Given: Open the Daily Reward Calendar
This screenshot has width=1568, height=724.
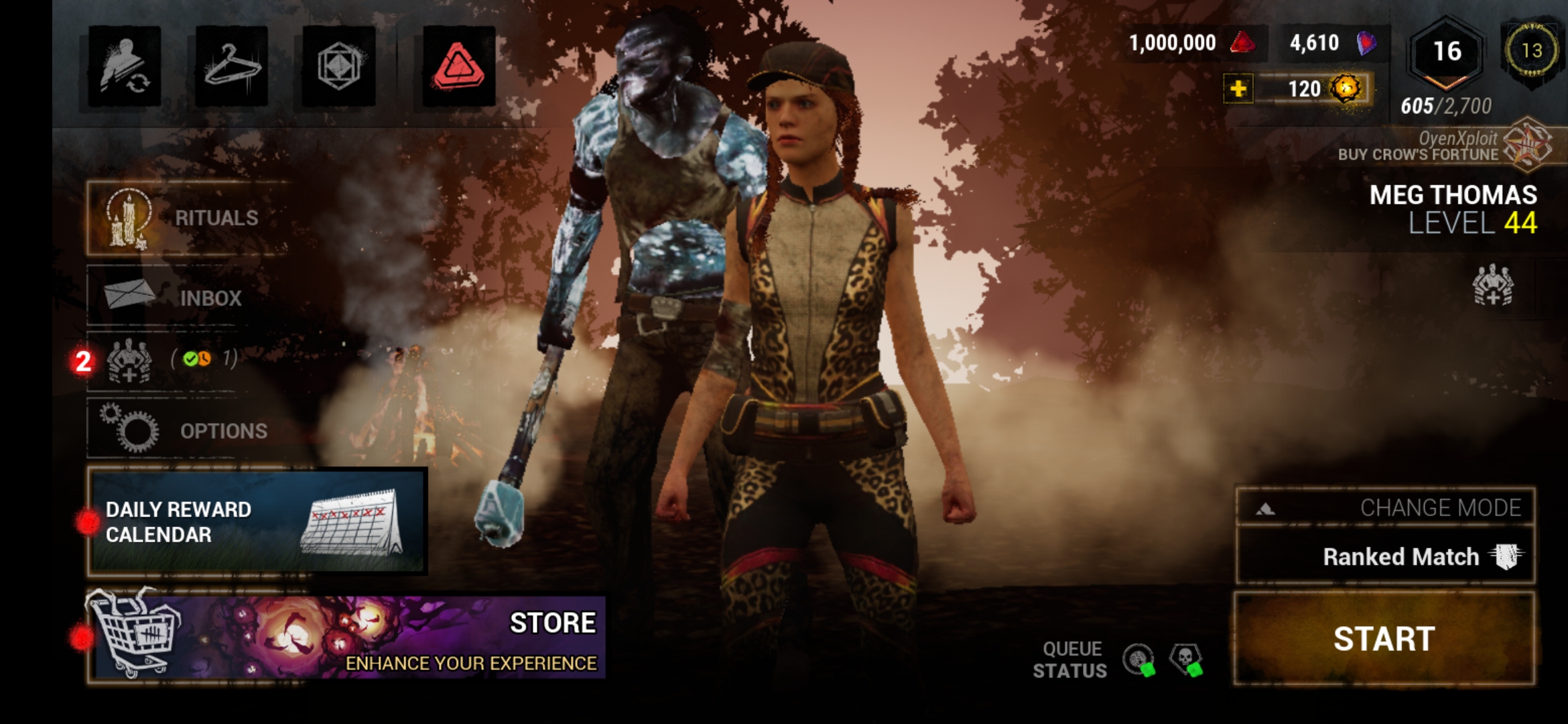Looking at the screenshot, I should [x=258, y=522].
